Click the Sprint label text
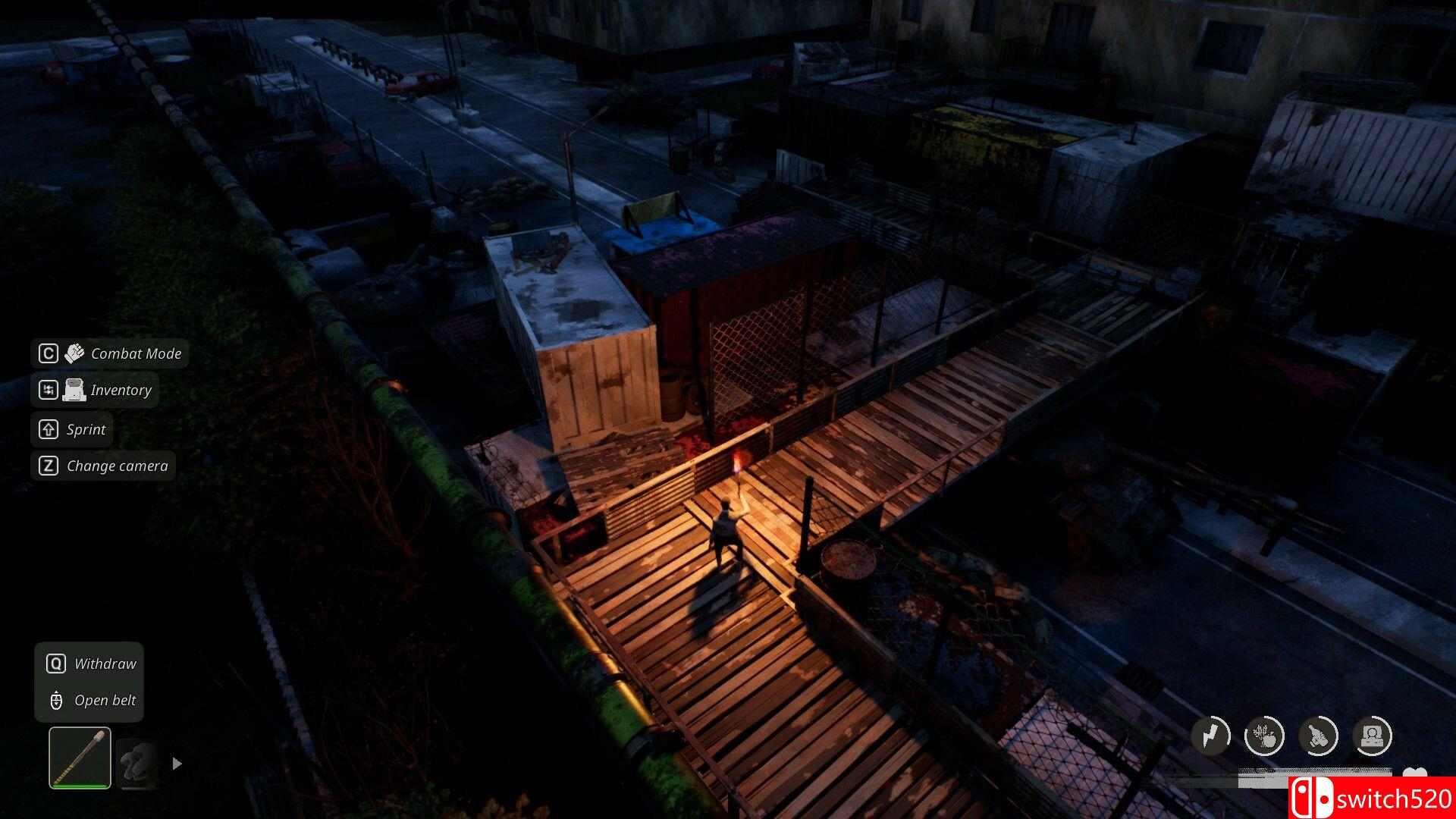Viewport: 1456px width, 819px height. click(x=89, y=429)
